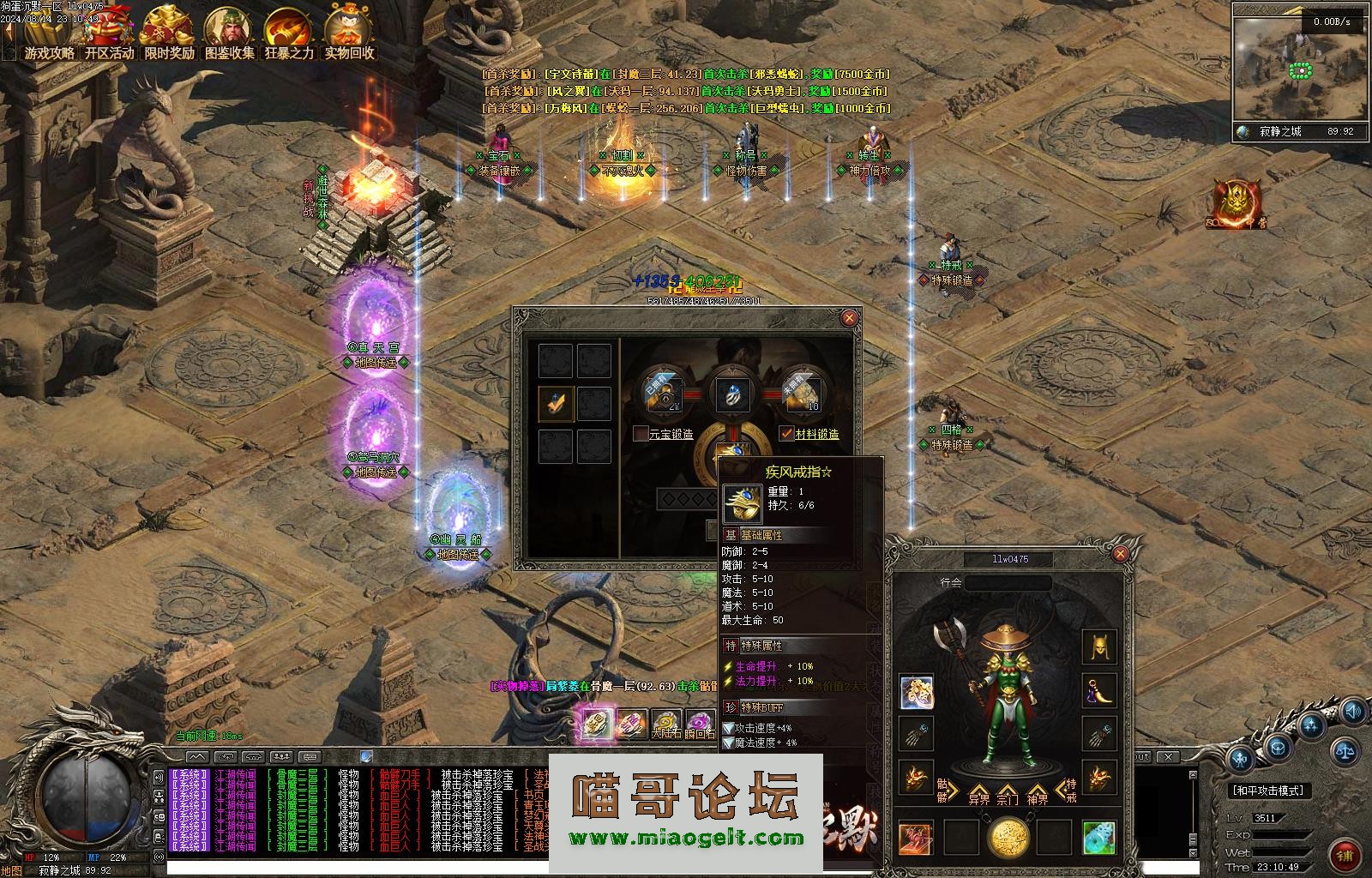
Task: Open the red 铺 shop button
Action: click(1344, 855)
